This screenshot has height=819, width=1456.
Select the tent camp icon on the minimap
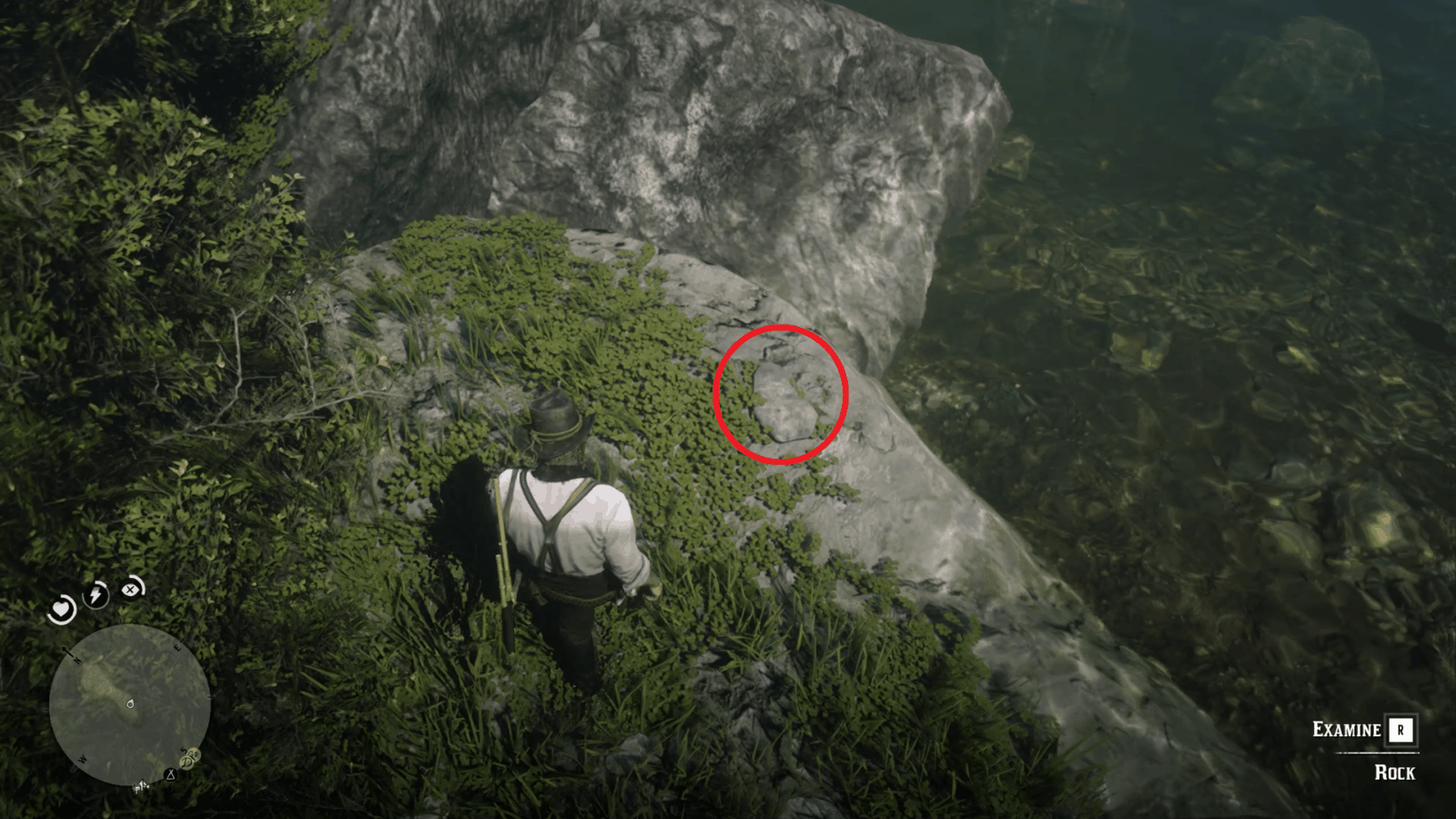point(170,774)
